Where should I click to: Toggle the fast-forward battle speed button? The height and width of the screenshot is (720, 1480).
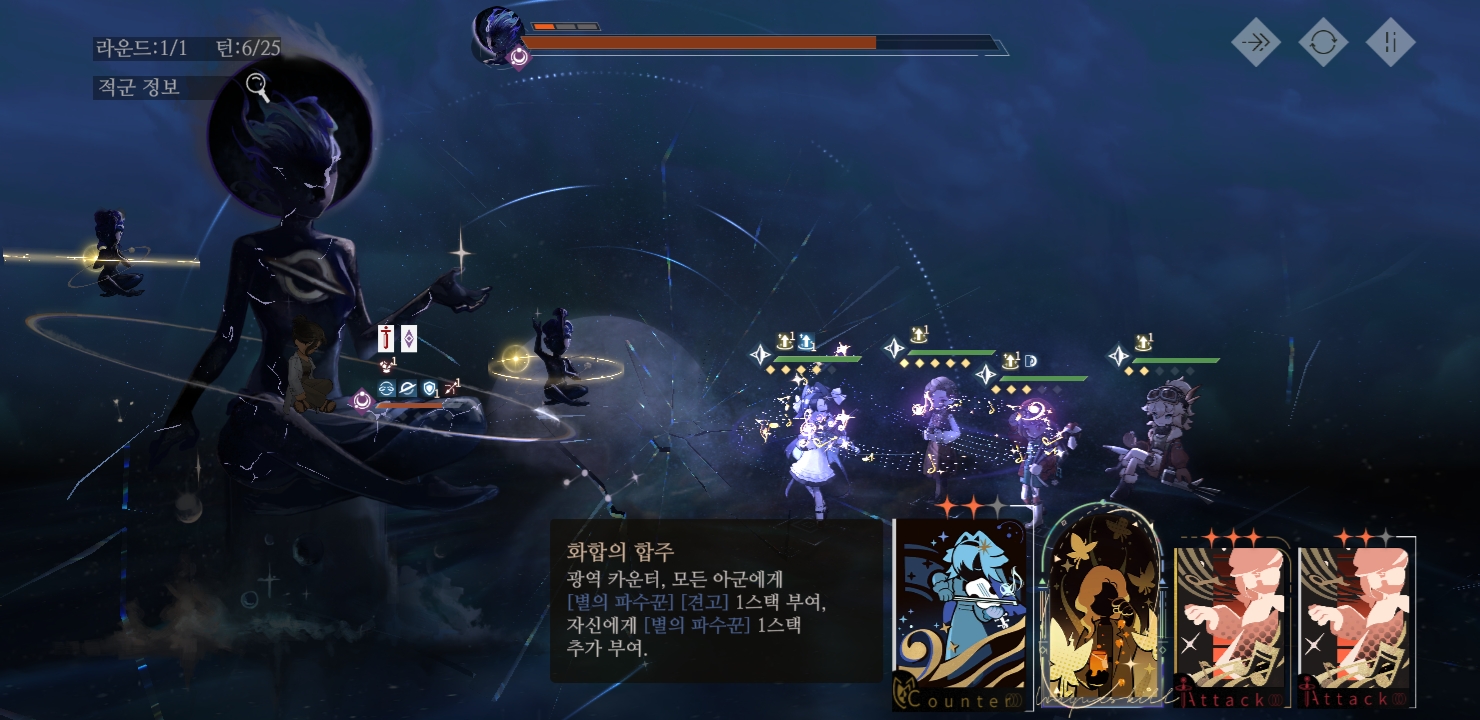1255,42
